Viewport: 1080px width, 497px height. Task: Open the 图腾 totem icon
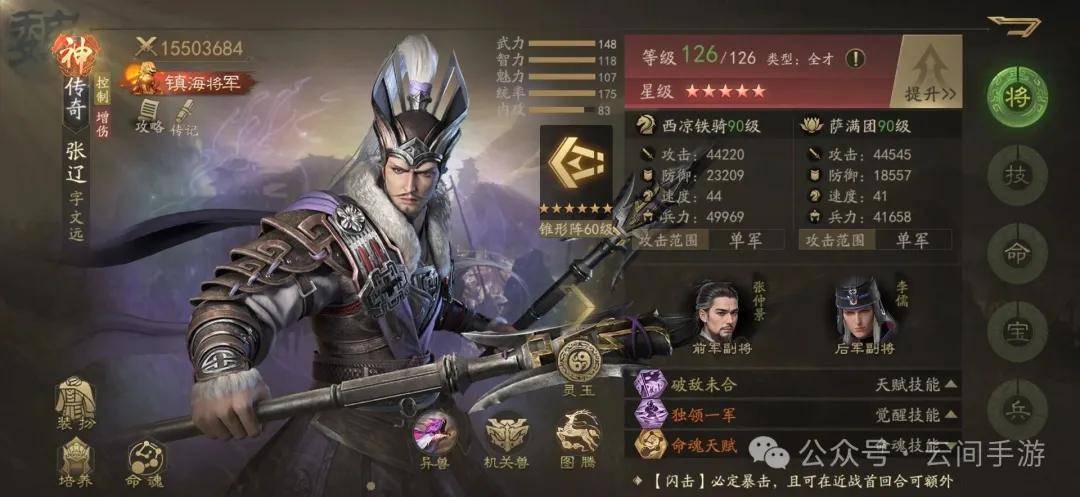577,440
